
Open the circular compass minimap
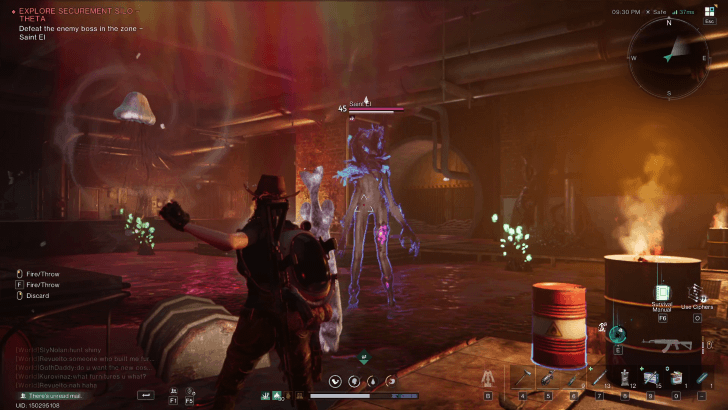point(668,57)
